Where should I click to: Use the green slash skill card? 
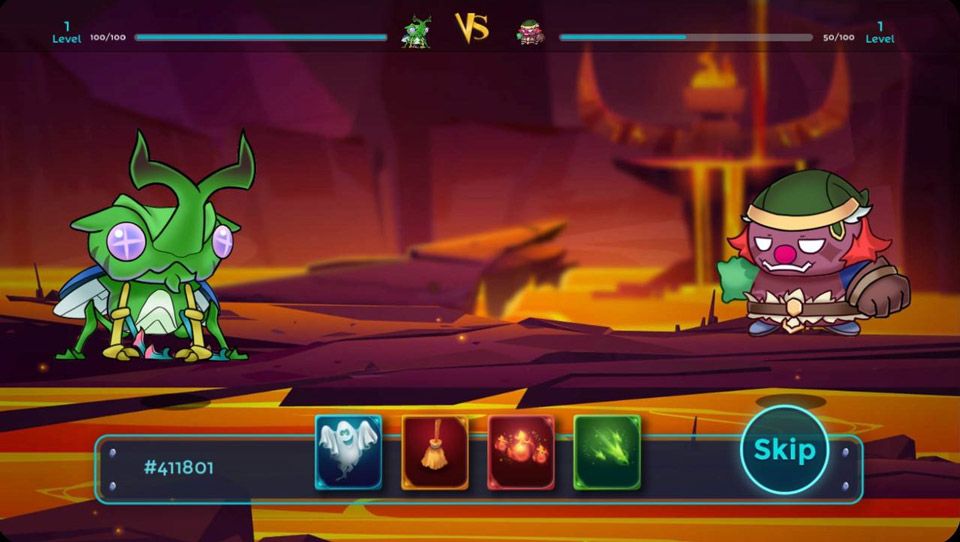click(607, 452)
